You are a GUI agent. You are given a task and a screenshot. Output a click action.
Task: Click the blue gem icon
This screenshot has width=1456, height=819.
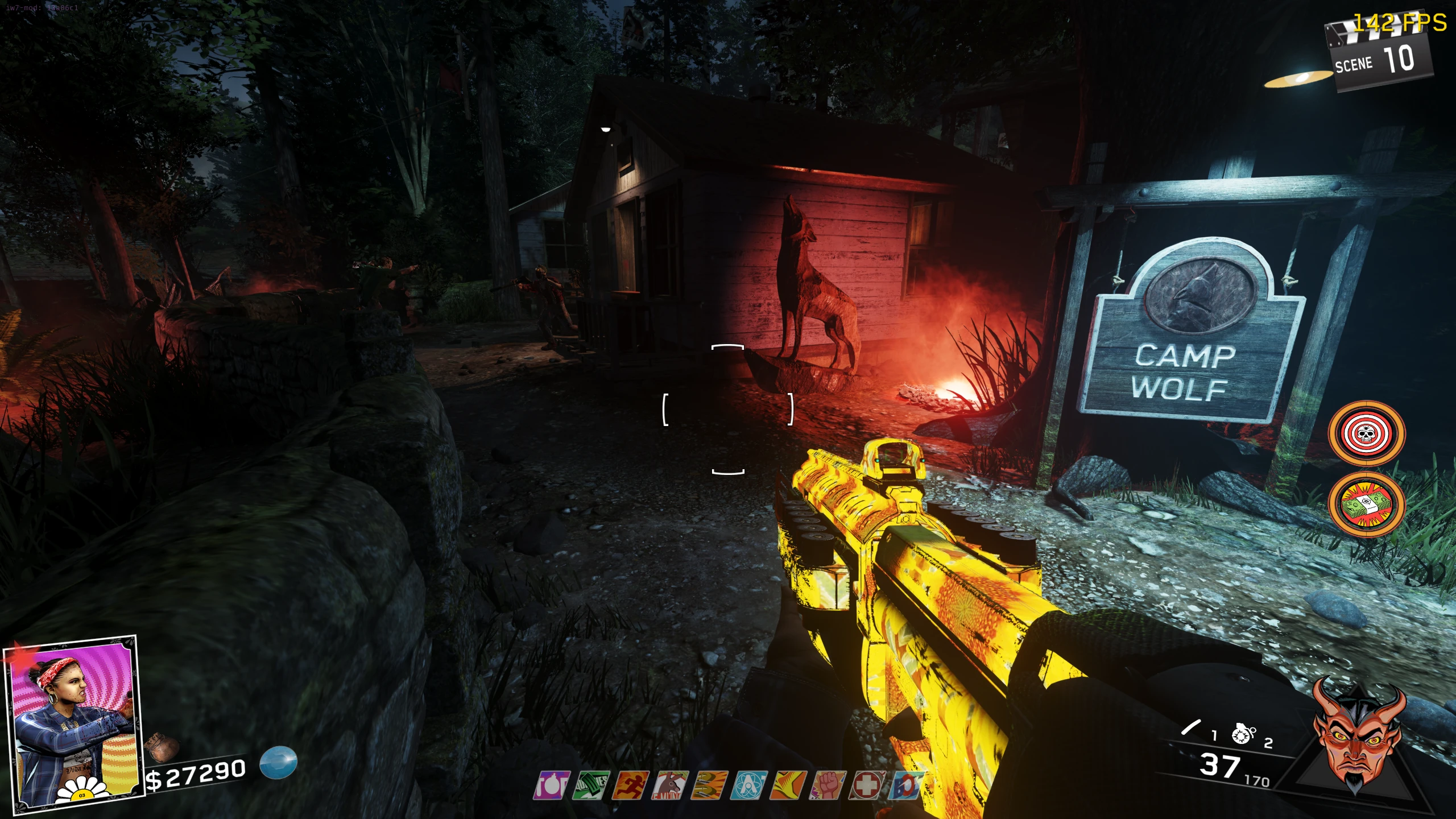click(279, 762)
